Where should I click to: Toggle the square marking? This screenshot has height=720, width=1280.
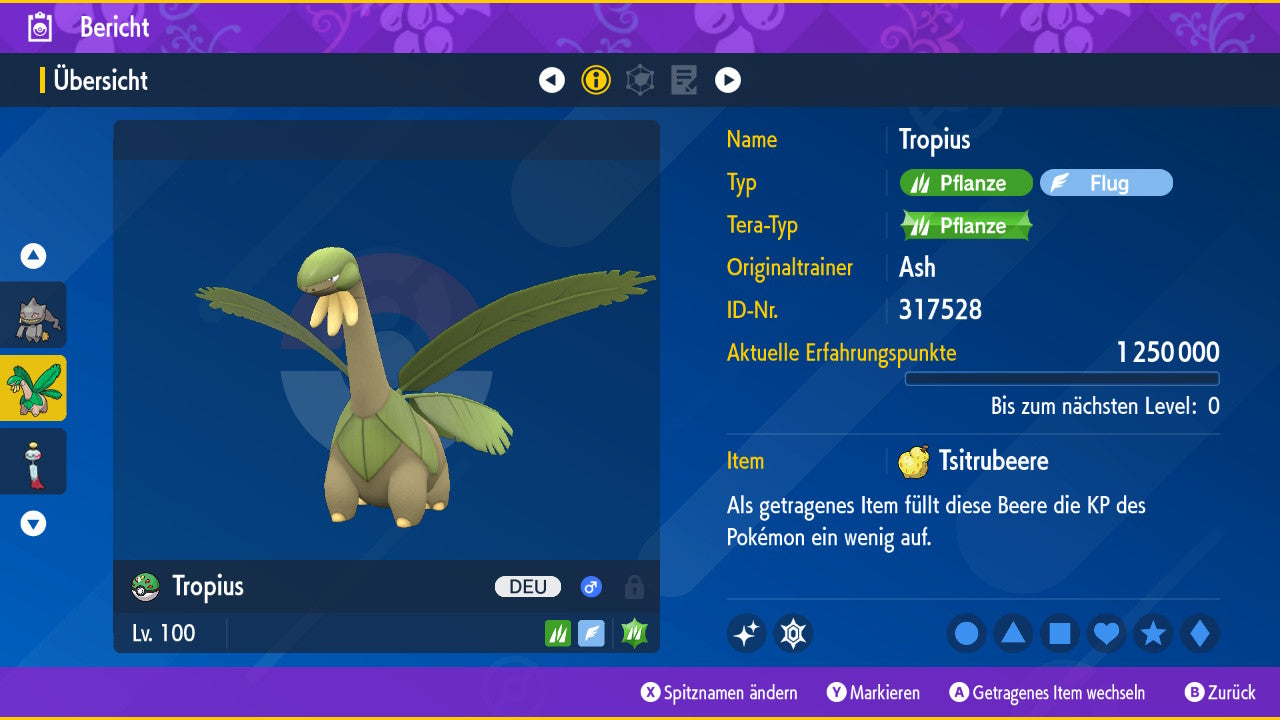[x=1060, y=634]
